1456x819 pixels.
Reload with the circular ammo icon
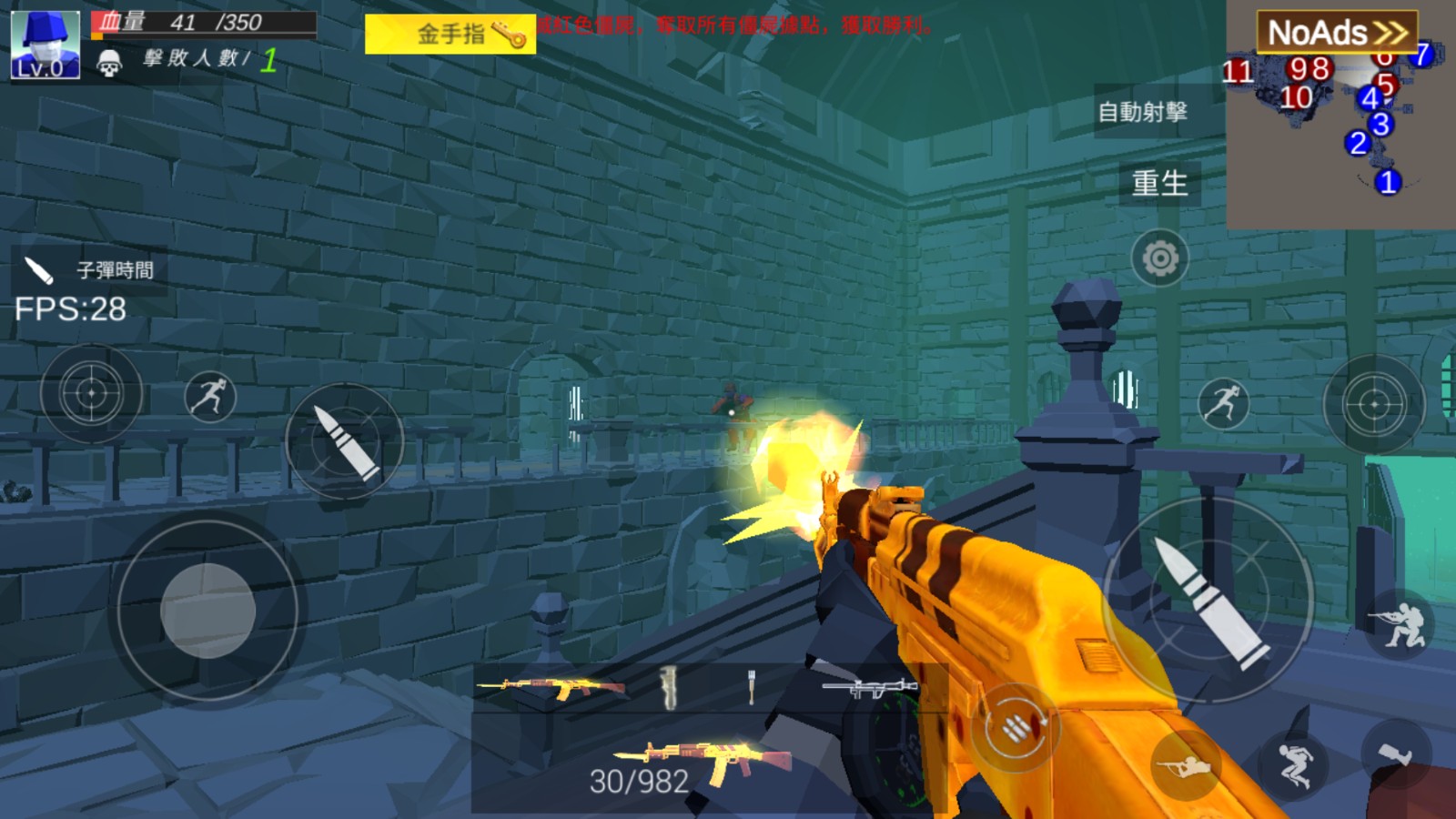coord(1015,727)
